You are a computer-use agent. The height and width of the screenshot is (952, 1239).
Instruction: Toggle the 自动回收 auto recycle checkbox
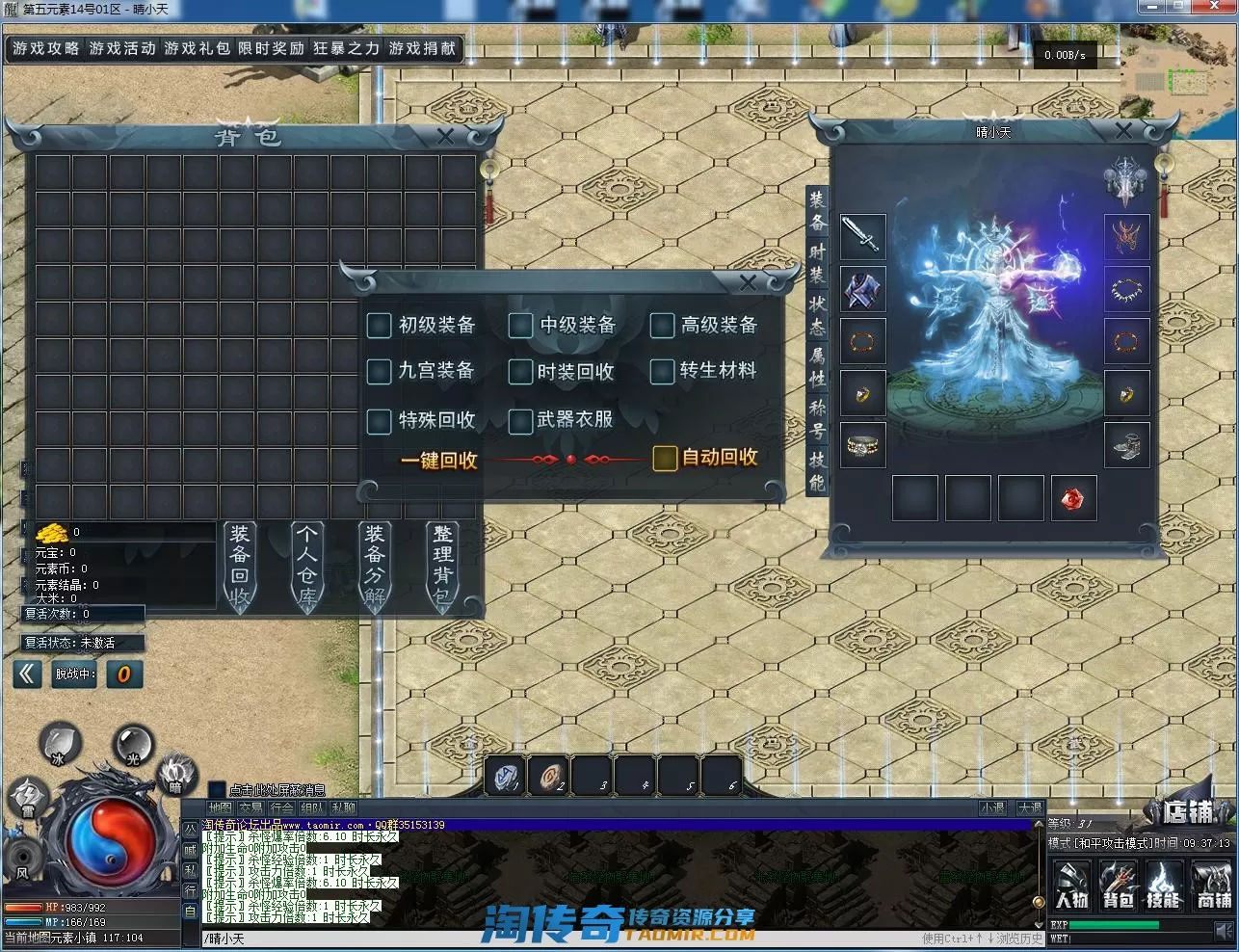click(665, 458)
